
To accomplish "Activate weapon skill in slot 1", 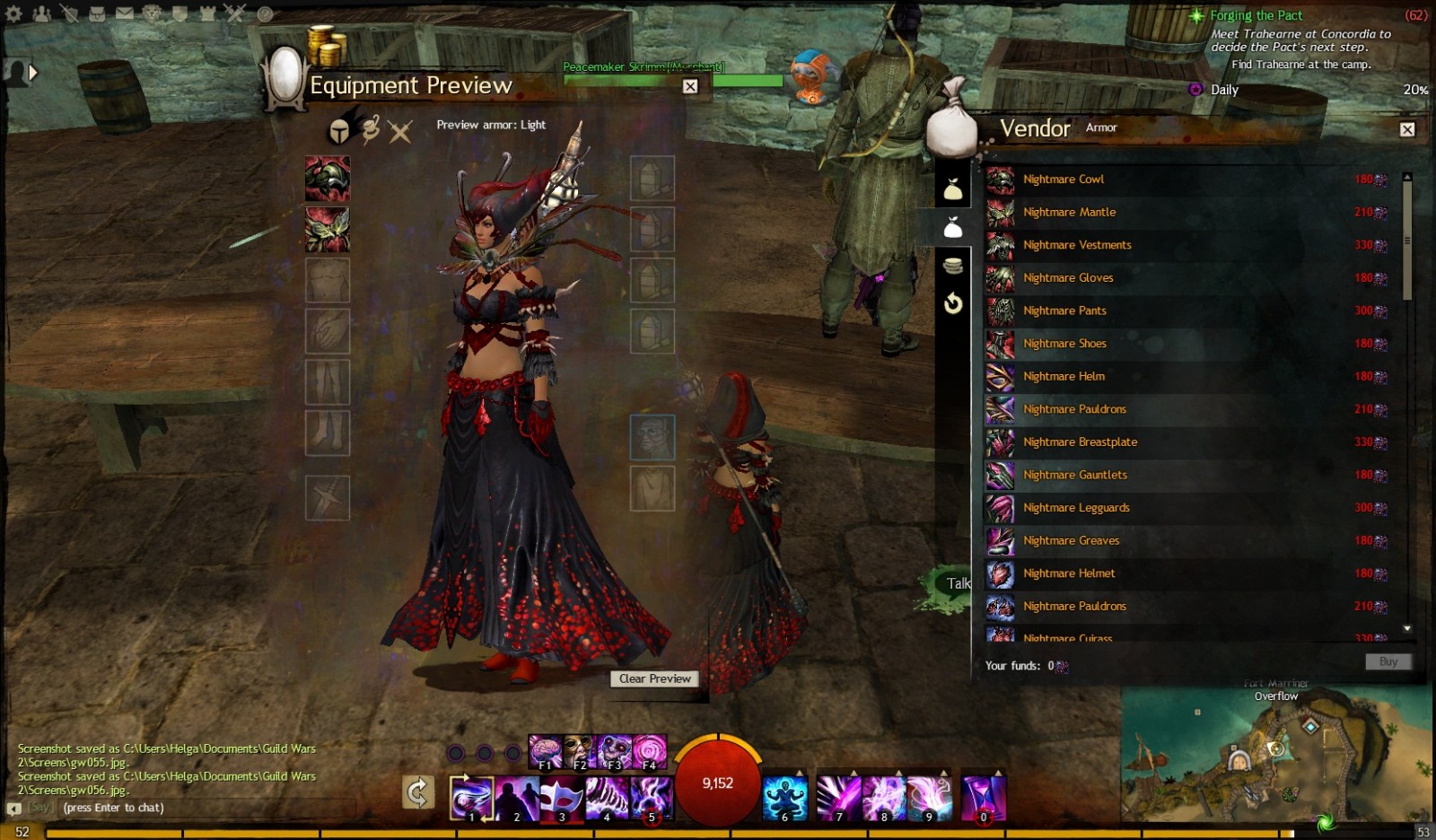I will (471, 799).
